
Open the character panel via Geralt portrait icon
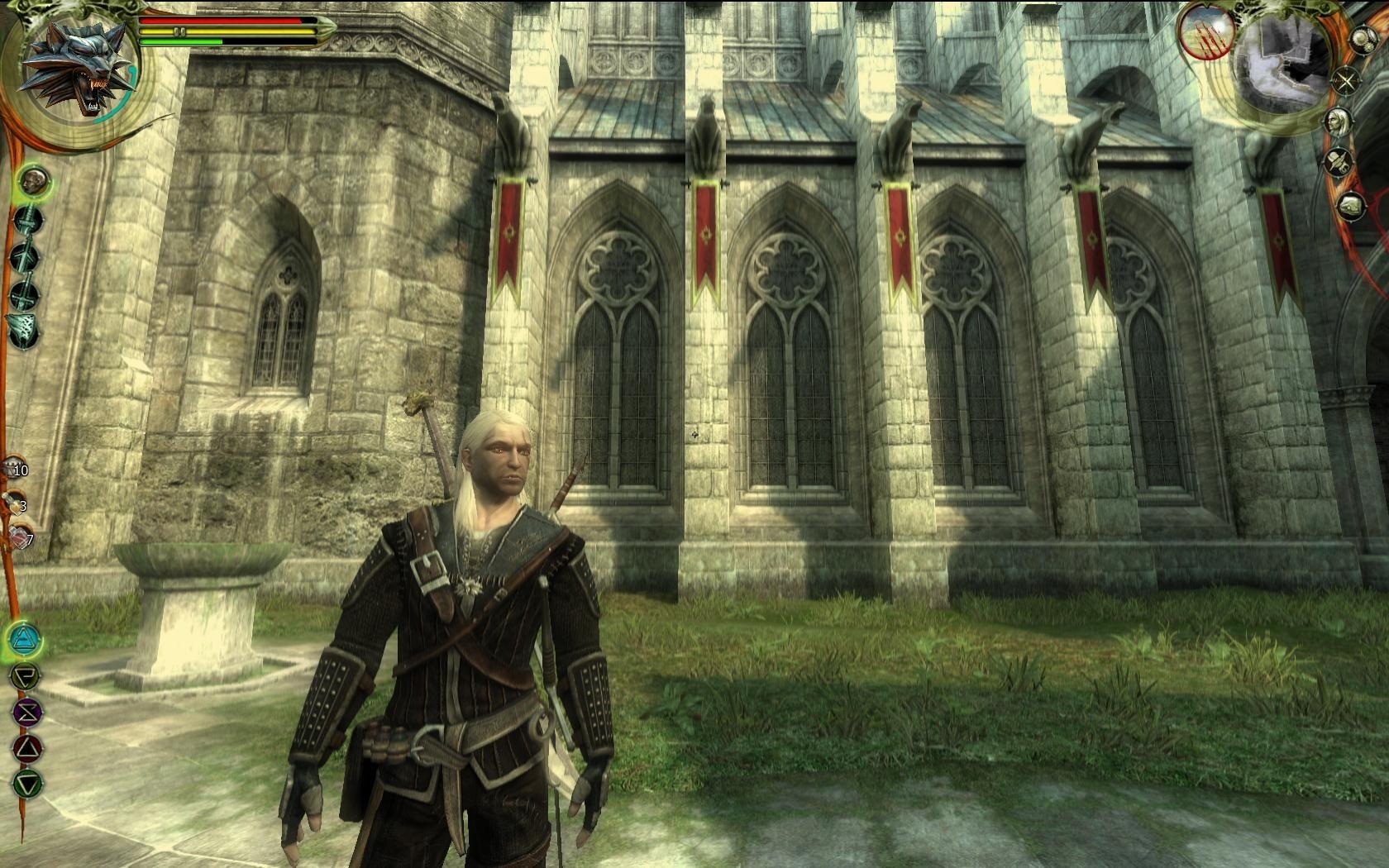1339,121
